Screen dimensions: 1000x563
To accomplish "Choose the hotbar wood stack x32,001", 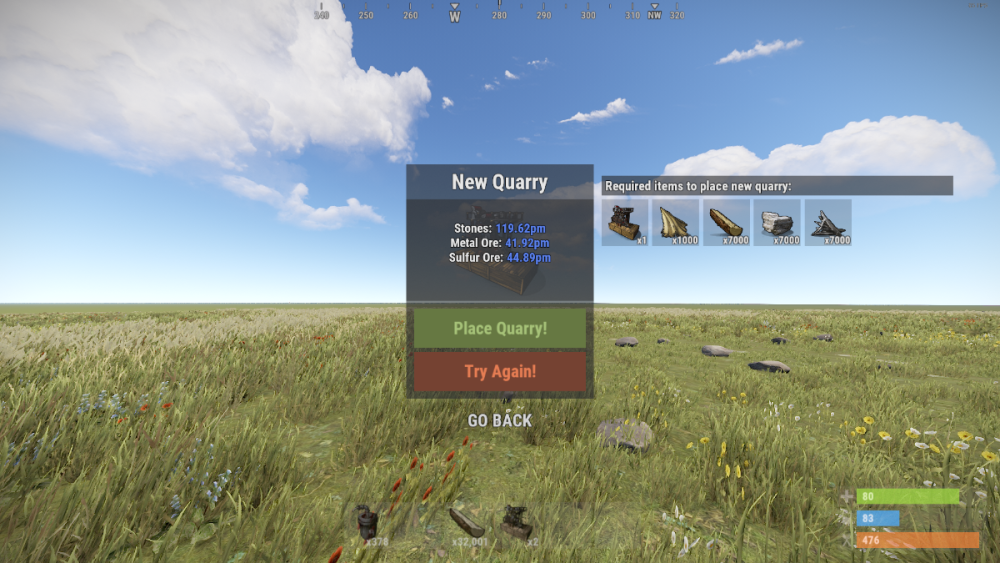I will click(467, 524).
